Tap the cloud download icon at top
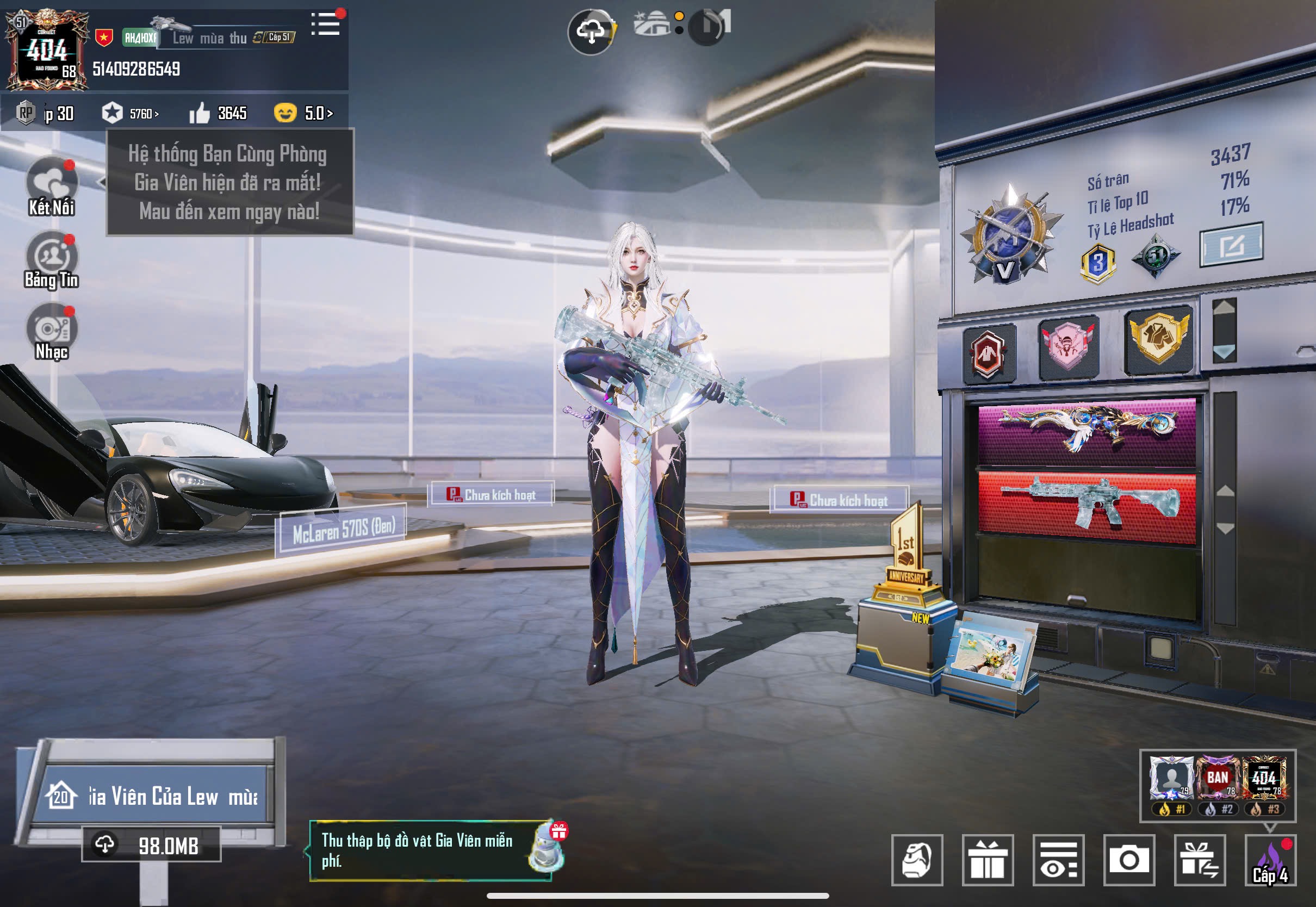The image size is (1316, 907). click(591, 31)
